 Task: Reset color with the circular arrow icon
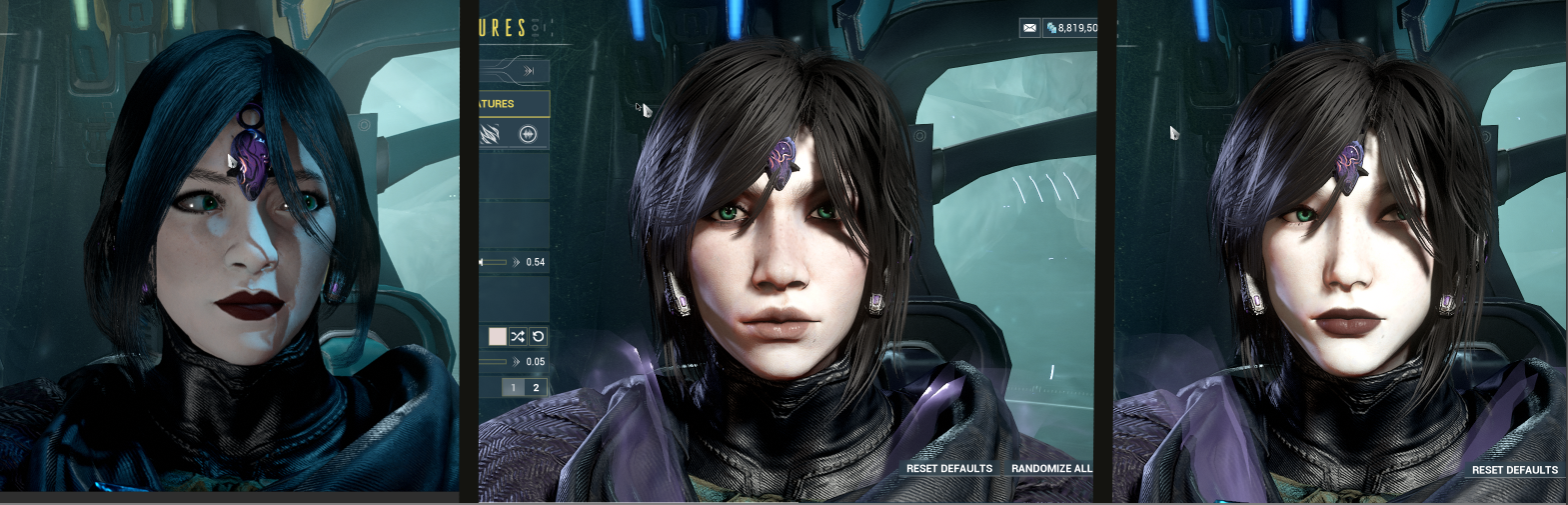(538, 336)
